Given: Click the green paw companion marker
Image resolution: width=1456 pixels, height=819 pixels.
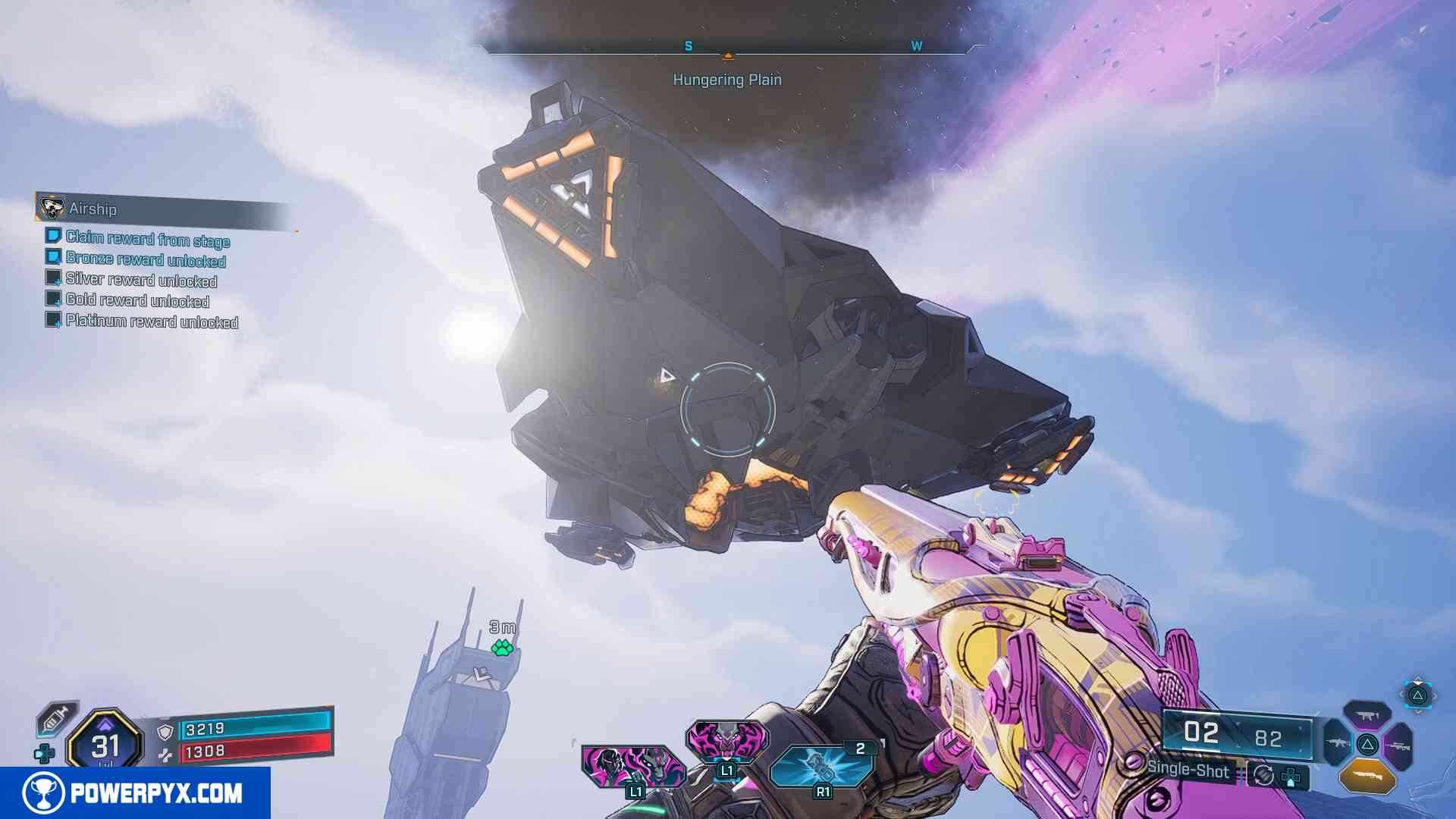Looking at the screenshot, I should pos(502,648).
